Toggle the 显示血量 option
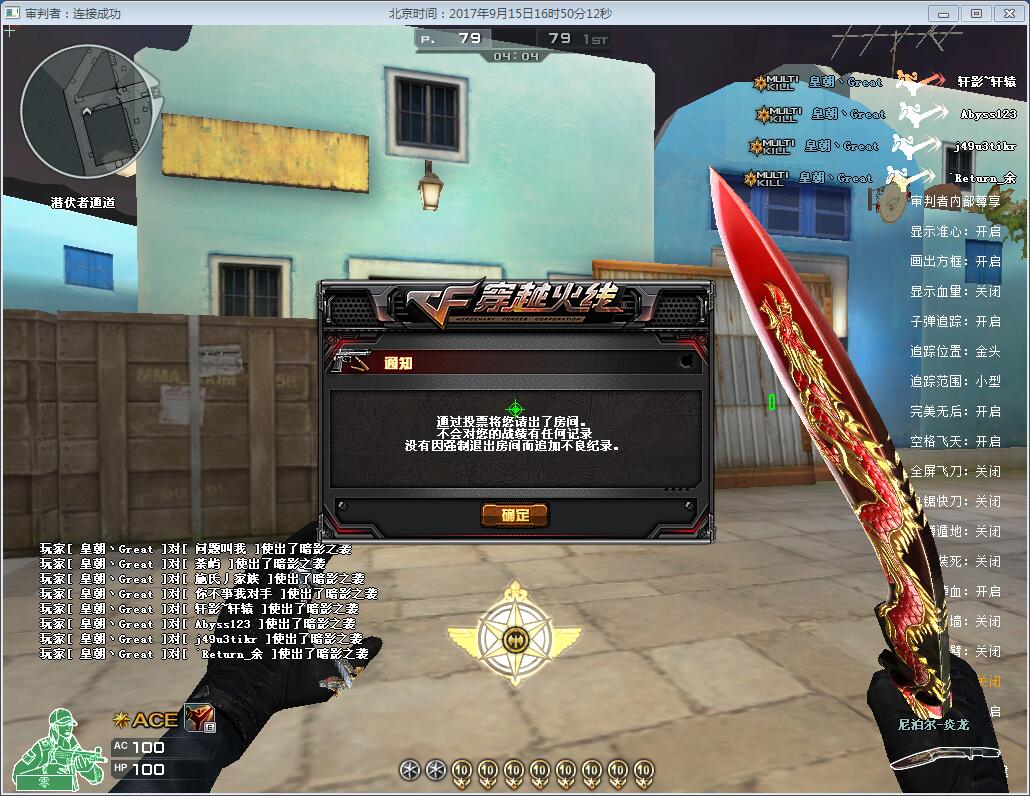This screenshot has height=796, width=1030. point(955,291)
